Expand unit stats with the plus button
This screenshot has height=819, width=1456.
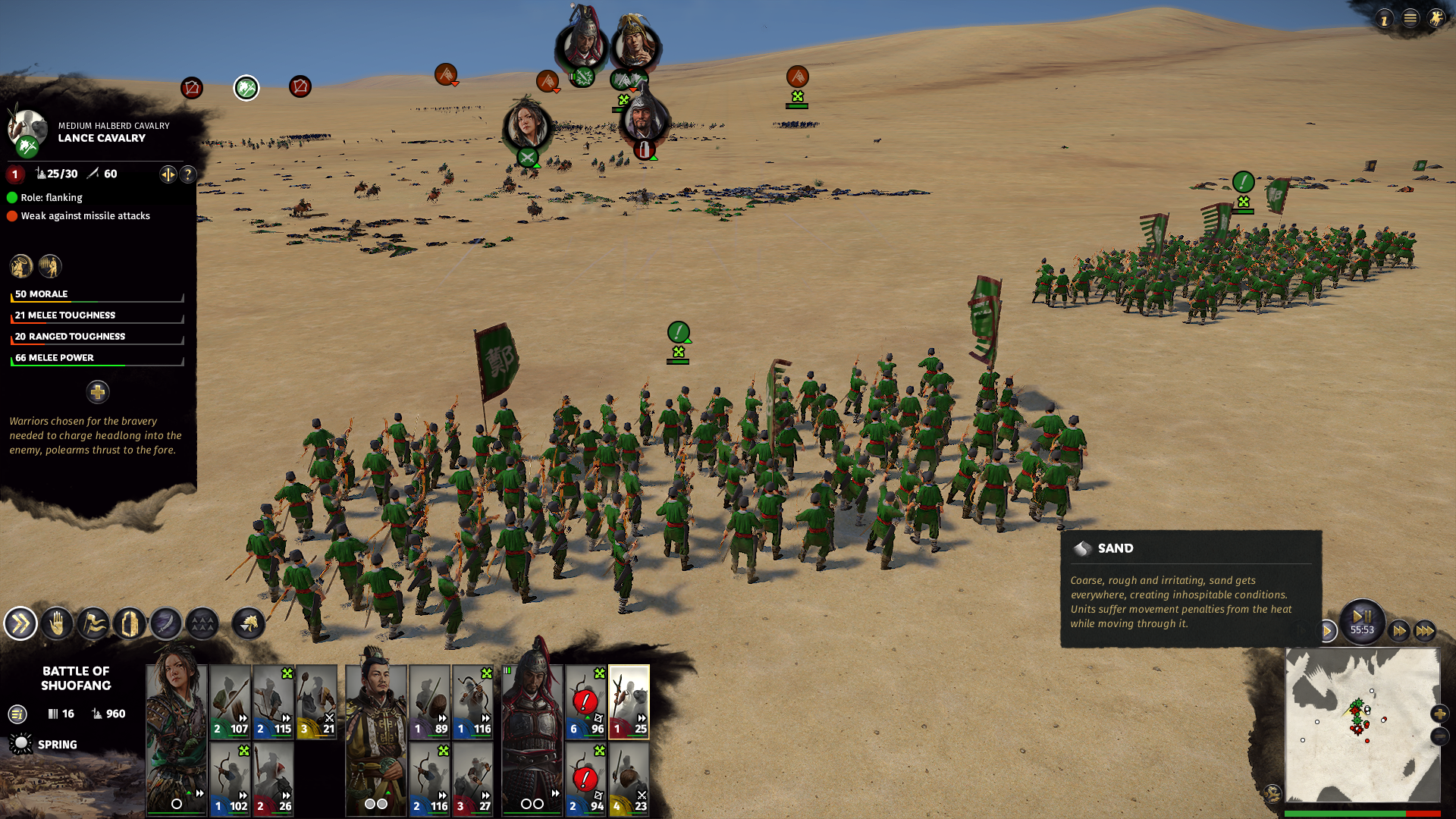97,392
